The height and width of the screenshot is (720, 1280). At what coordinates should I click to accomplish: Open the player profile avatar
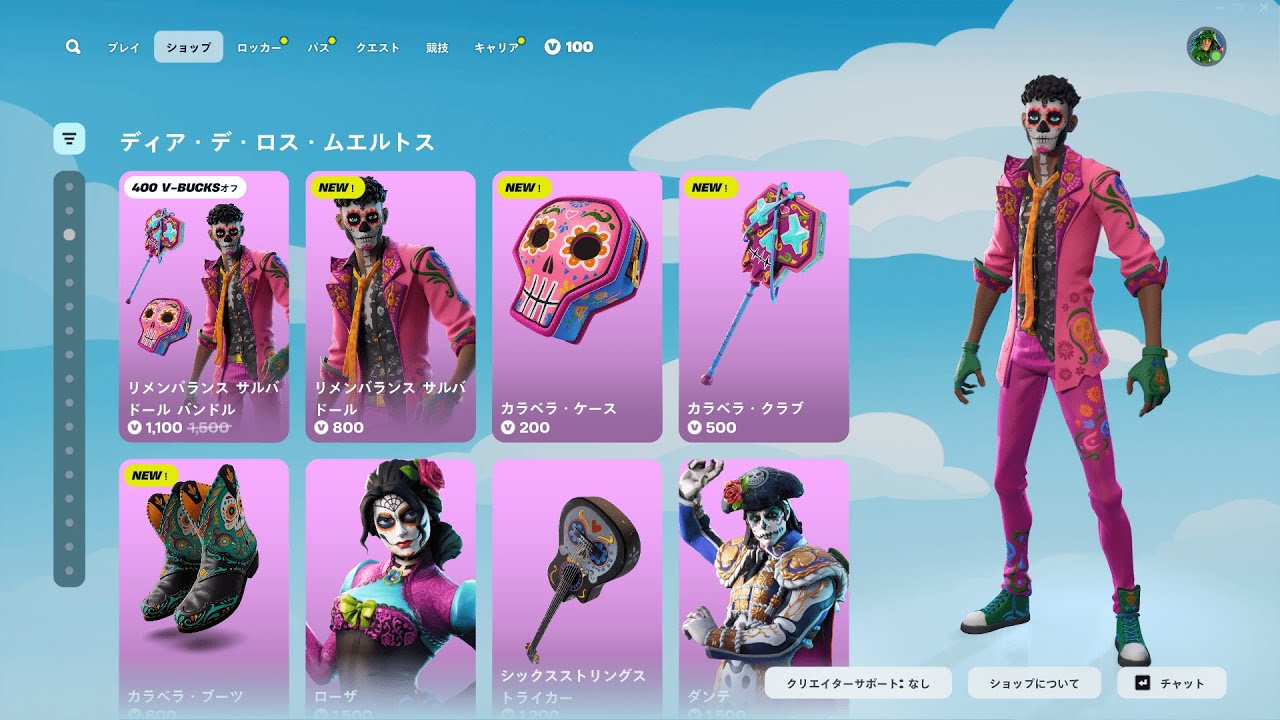[1206, 47]
